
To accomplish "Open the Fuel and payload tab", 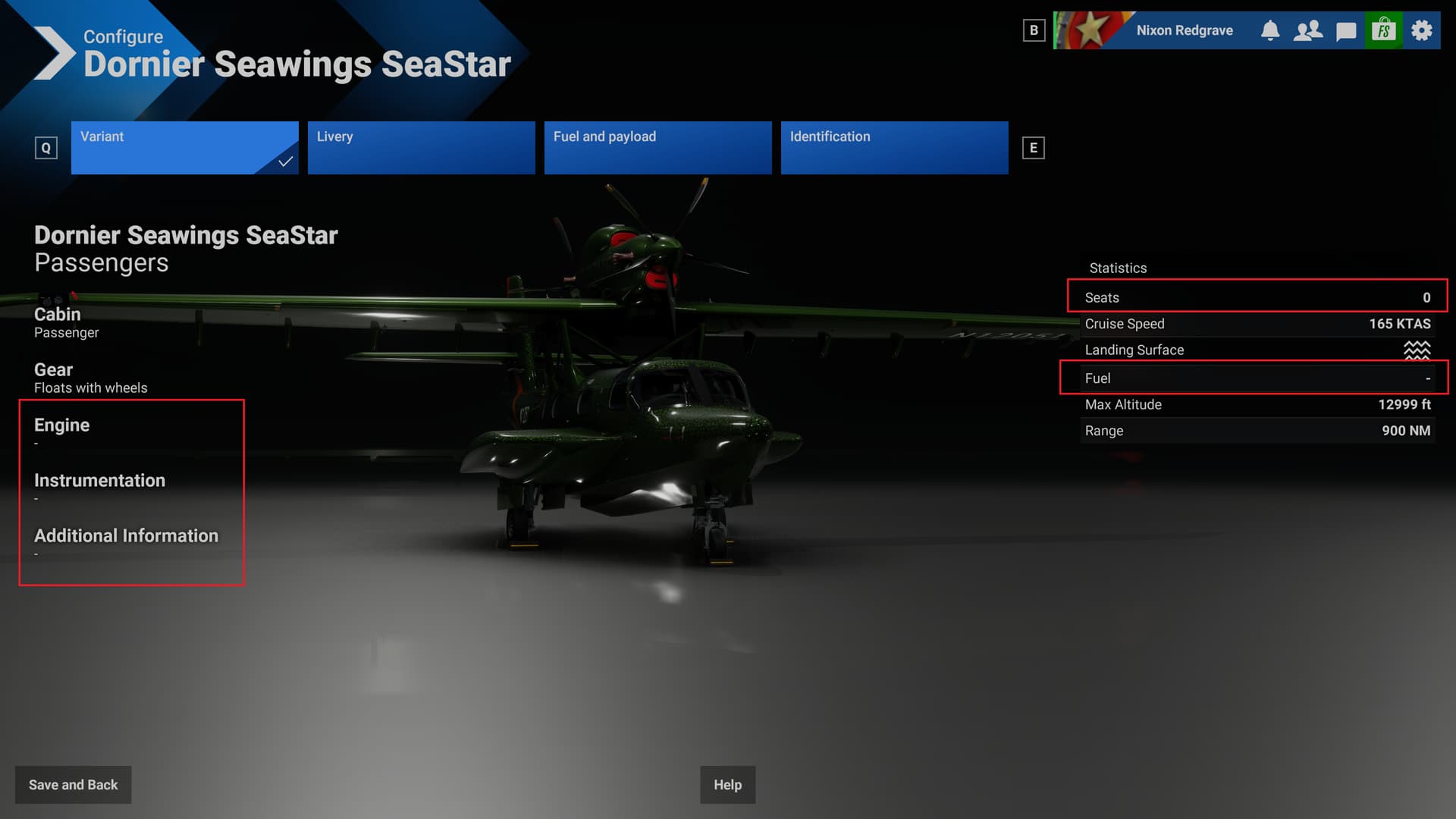I will click(x=657, y=147).
